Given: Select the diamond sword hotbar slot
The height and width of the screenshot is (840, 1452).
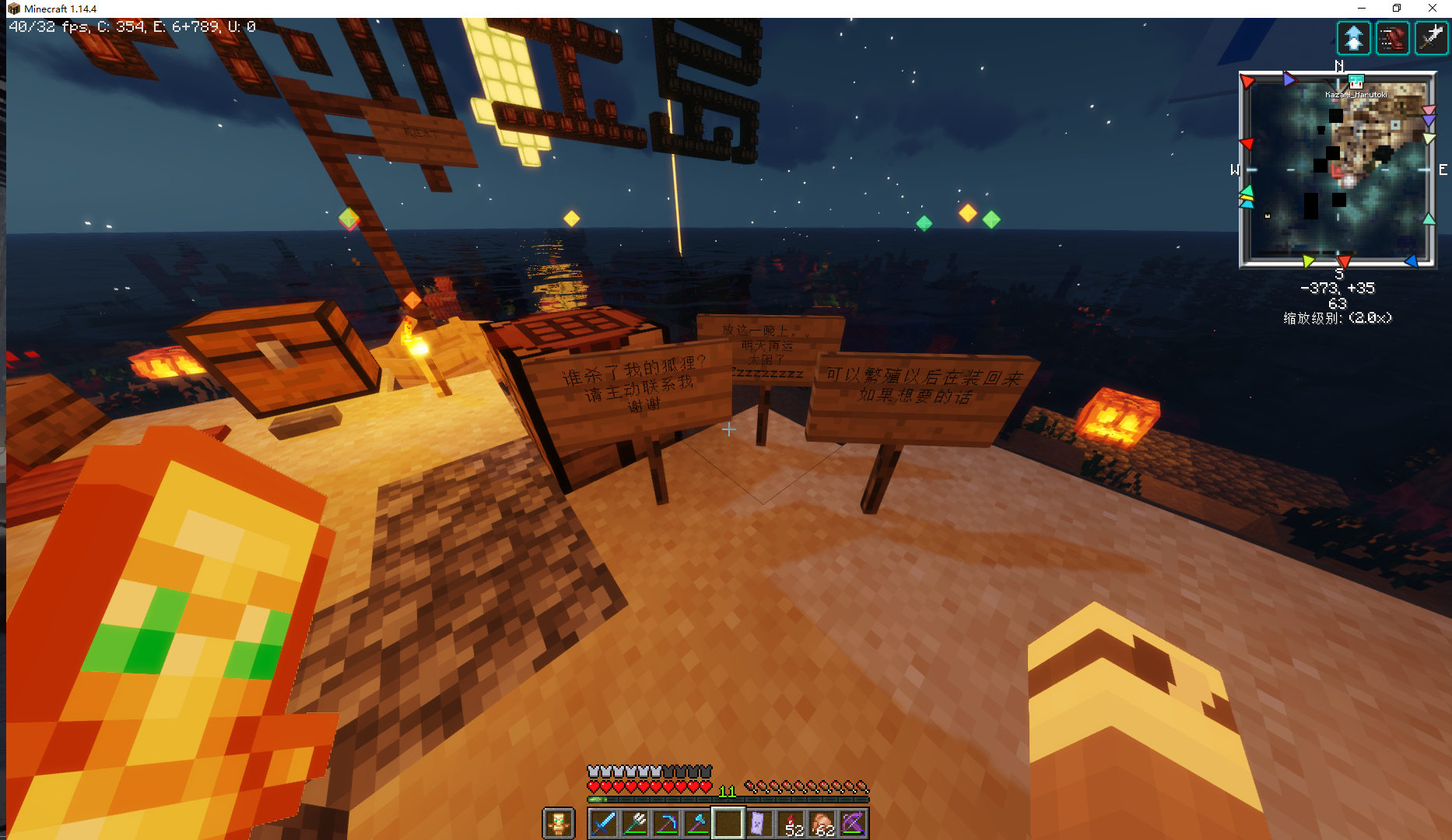Looking at the screenshot, I should click(x=604, y=824).
